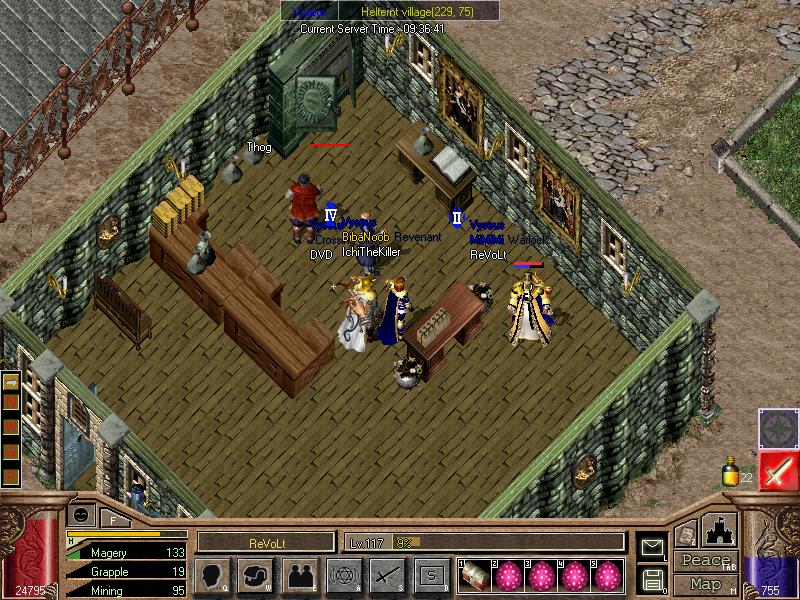Open the hexagram magic button
This screenshot has height=600, width=800.
[x=343, y=575]
